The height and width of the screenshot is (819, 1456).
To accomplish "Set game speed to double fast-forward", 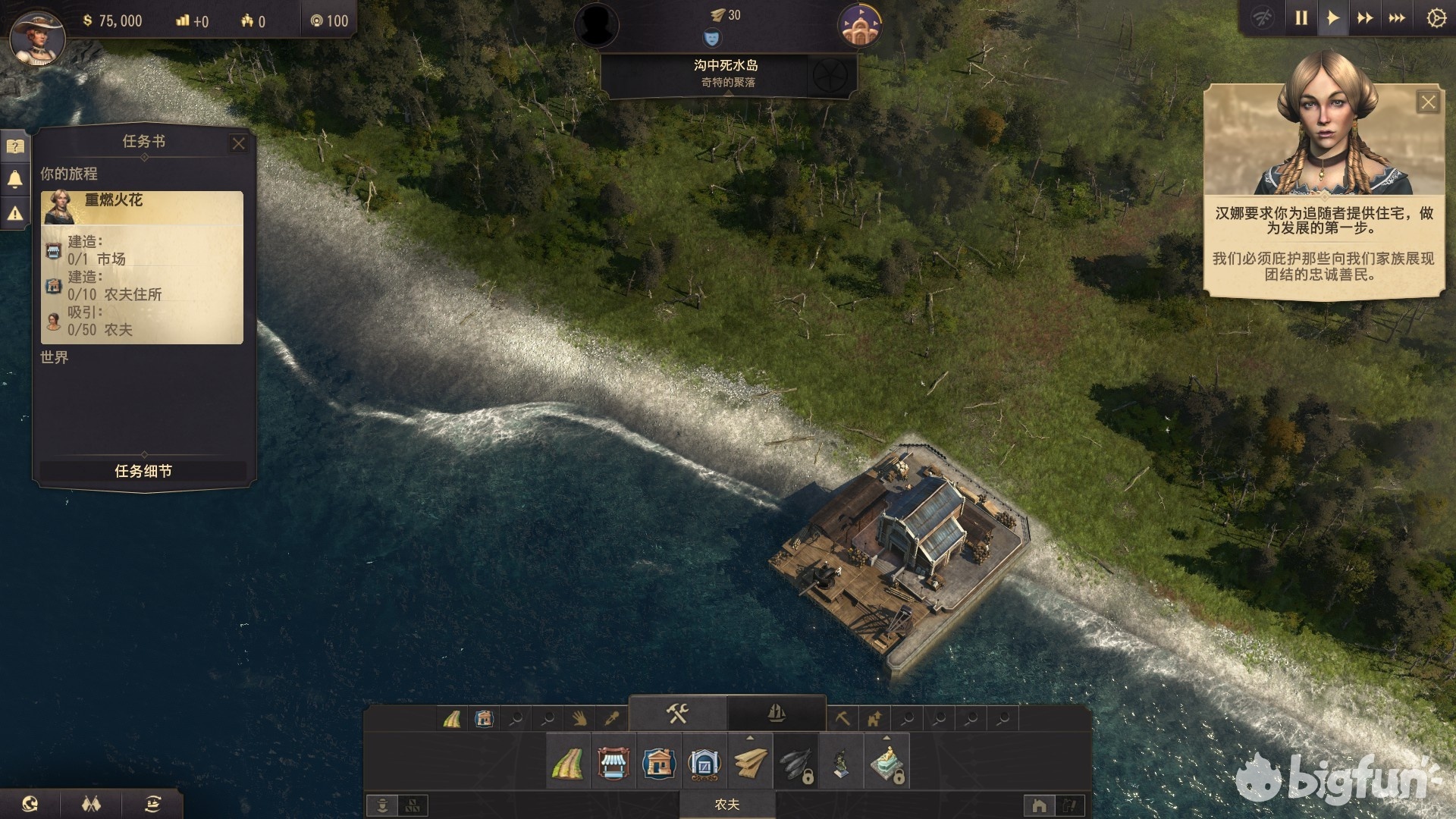I will click(x=1365, y=18).
